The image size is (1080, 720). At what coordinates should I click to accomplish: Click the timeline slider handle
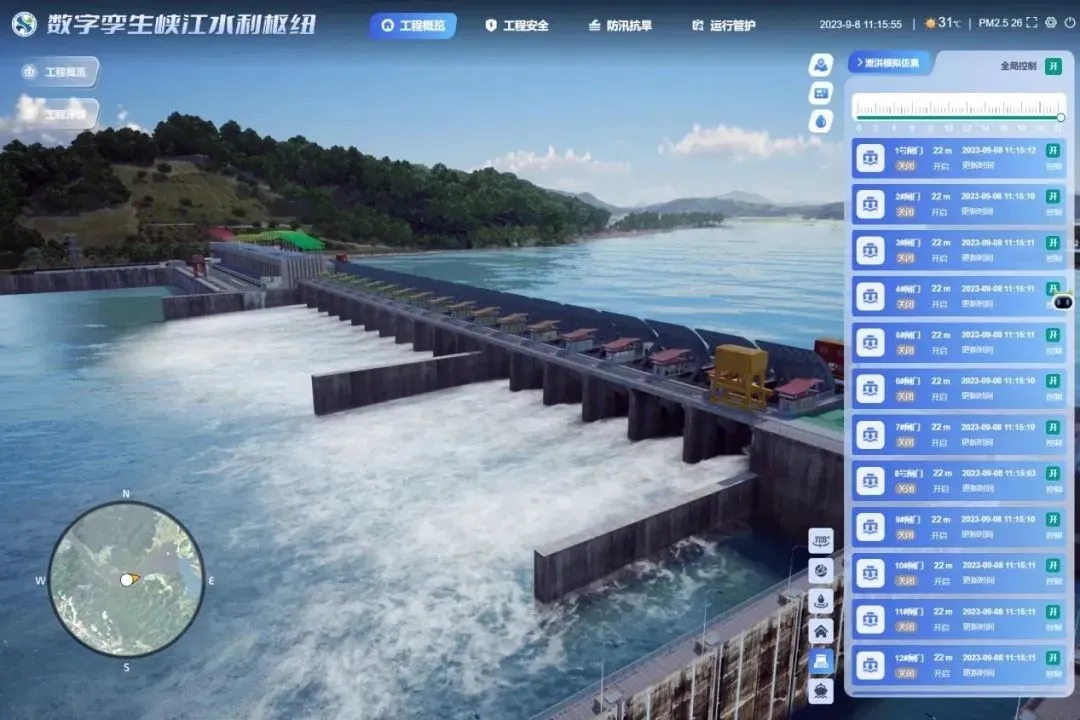click(x=1060, y=117)
